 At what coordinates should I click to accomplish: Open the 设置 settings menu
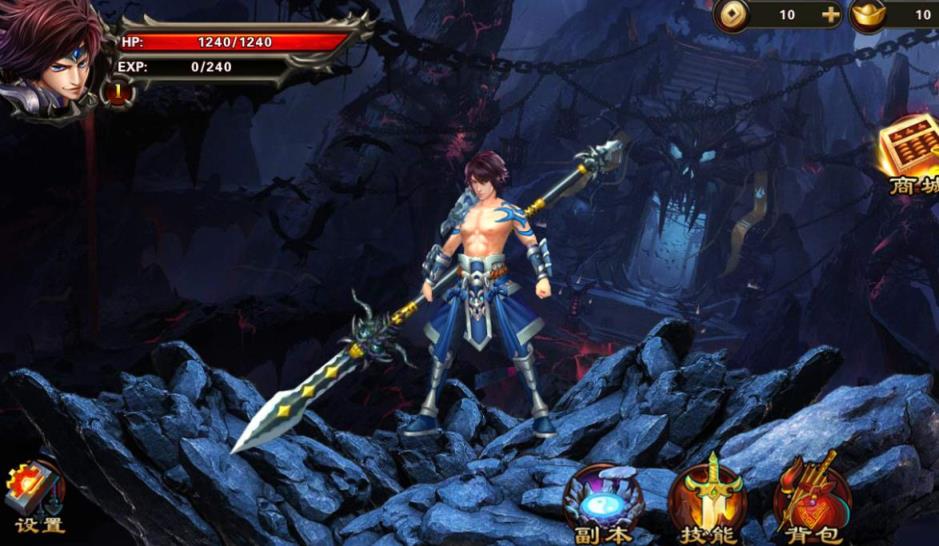(x=38, y=497)
